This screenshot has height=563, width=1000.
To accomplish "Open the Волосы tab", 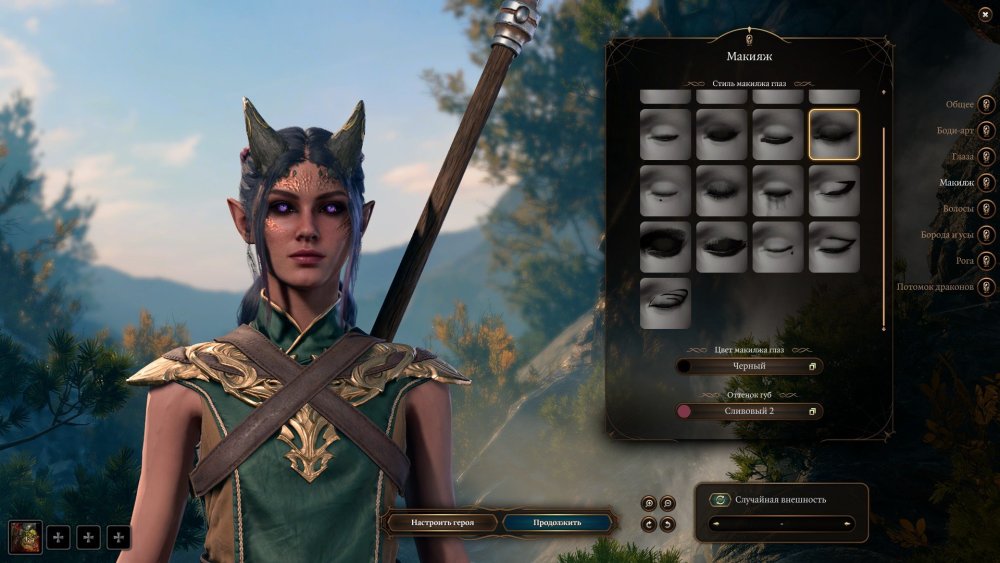I will point(986,209).
